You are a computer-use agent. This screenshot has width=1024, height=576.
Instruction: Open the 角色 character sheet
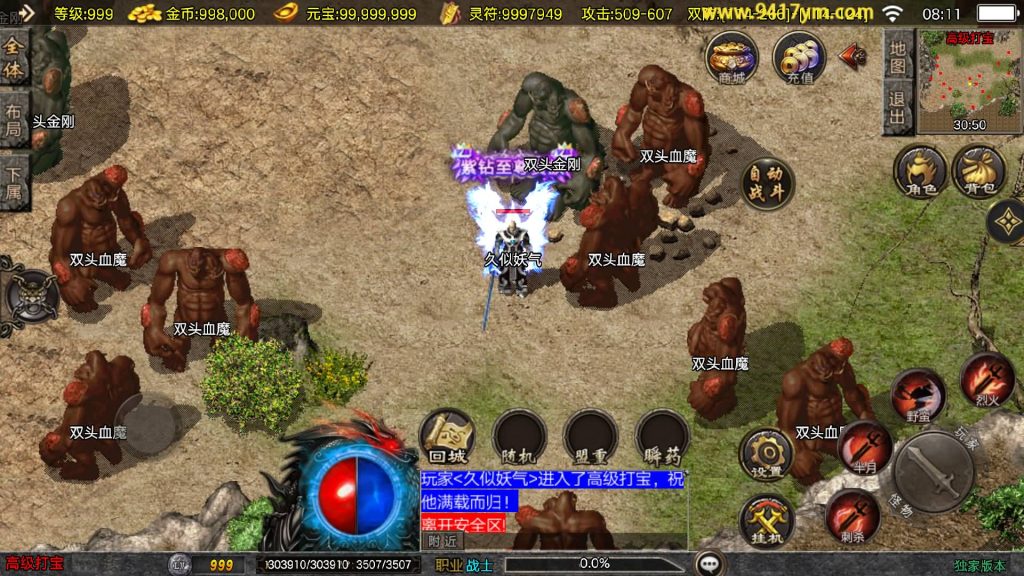(x=920, y=170)
